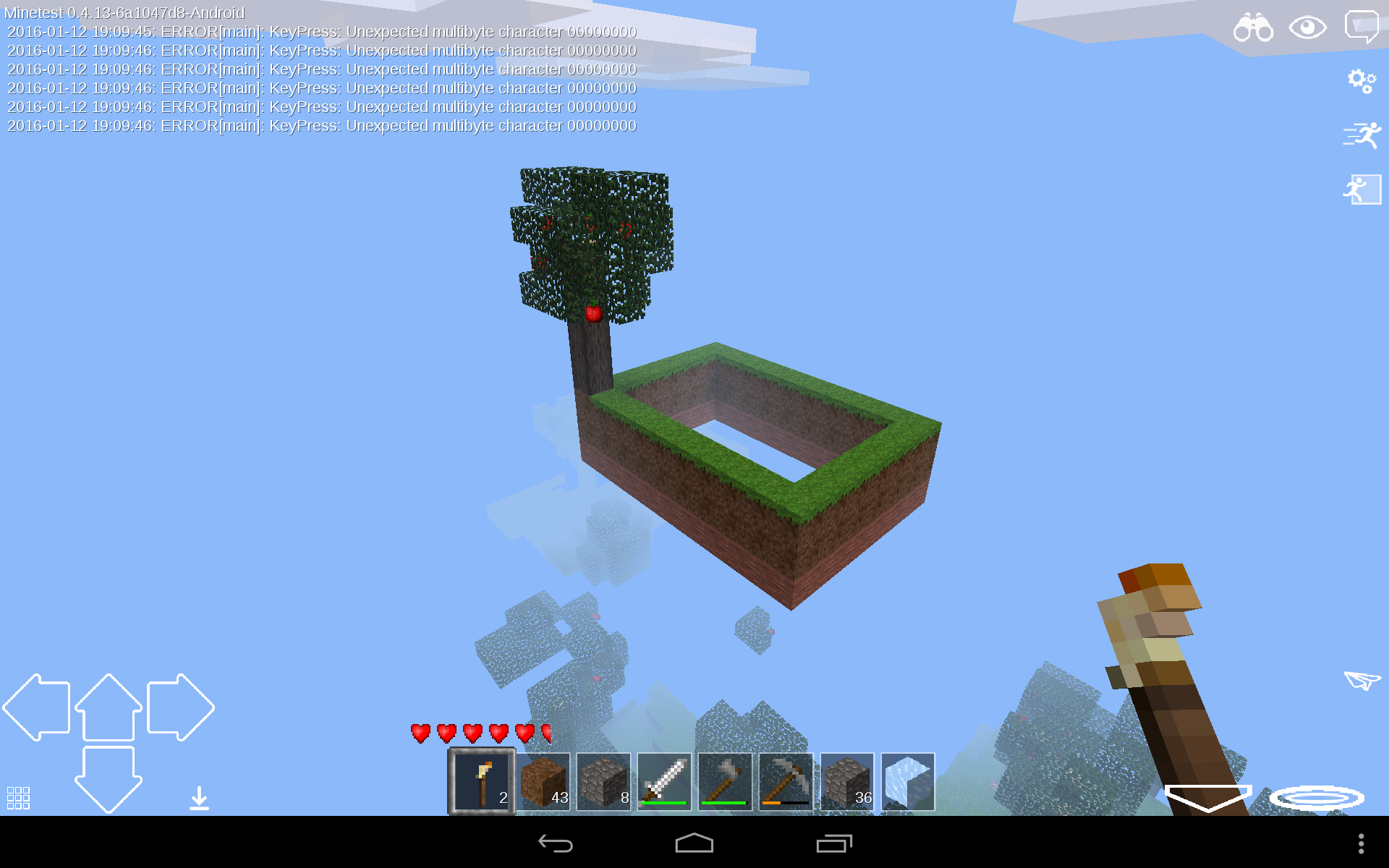Select the dirt block stack of 43
Viewport: 1389px width, 868px height.
point(543,782)
